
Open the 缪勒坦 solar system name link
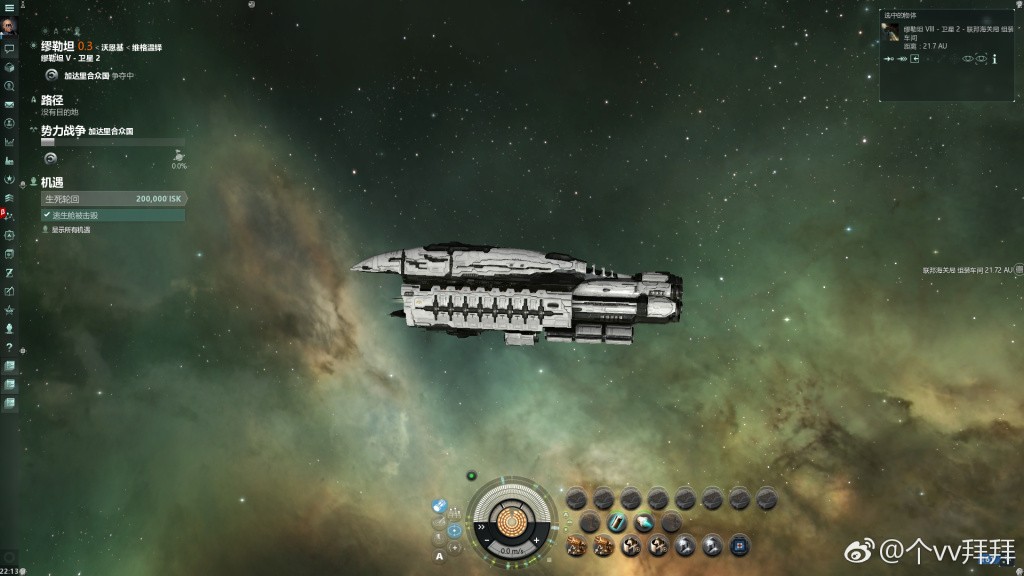click(58, 46)
